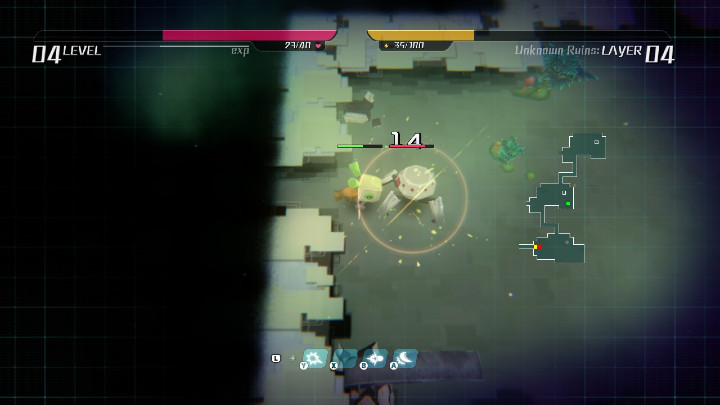Use the empty blue skill slot
Screen dimensions: 720x405
[x=346, y=358]
